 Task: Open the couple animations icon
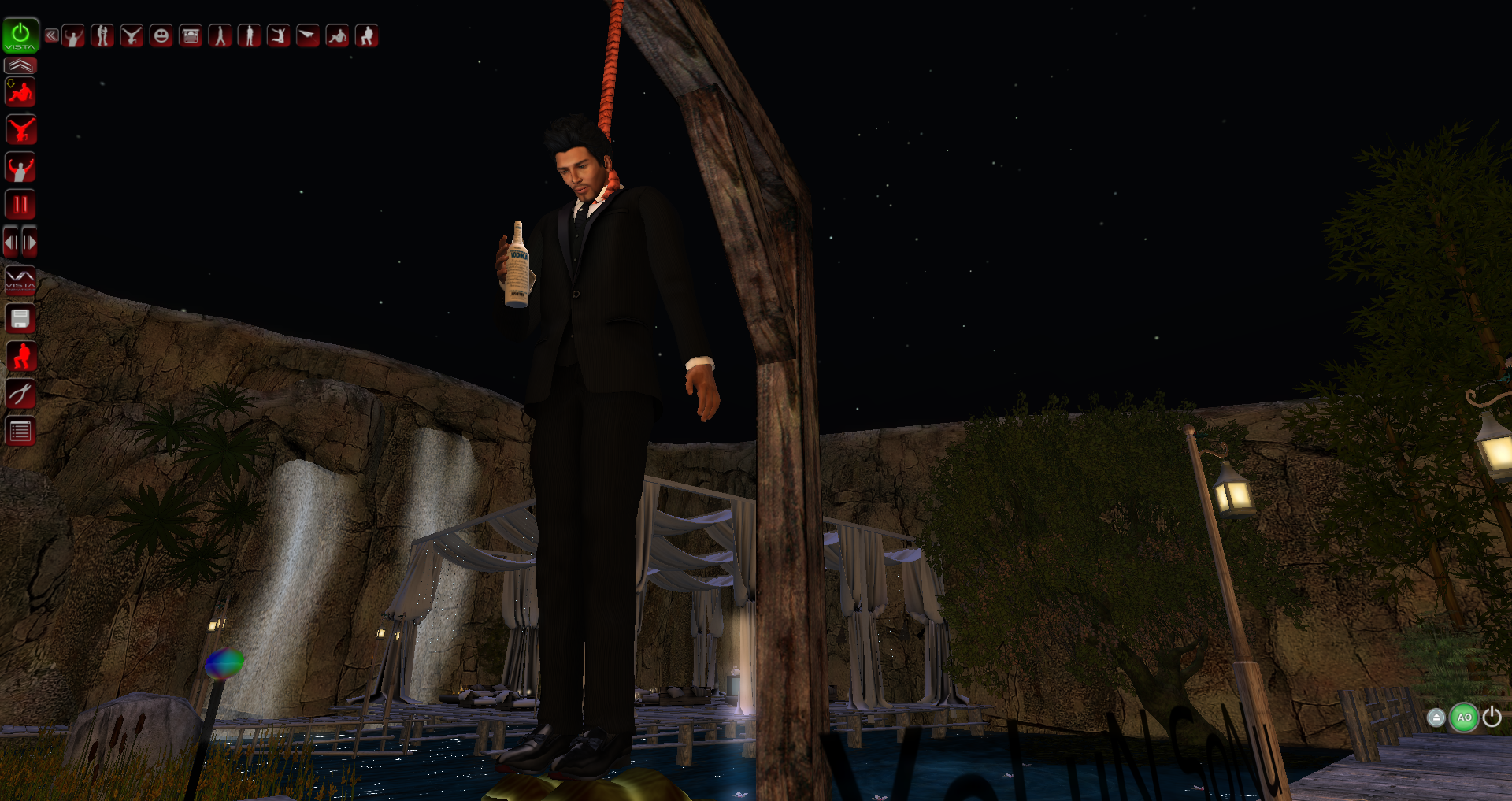[x=102, y=35]
